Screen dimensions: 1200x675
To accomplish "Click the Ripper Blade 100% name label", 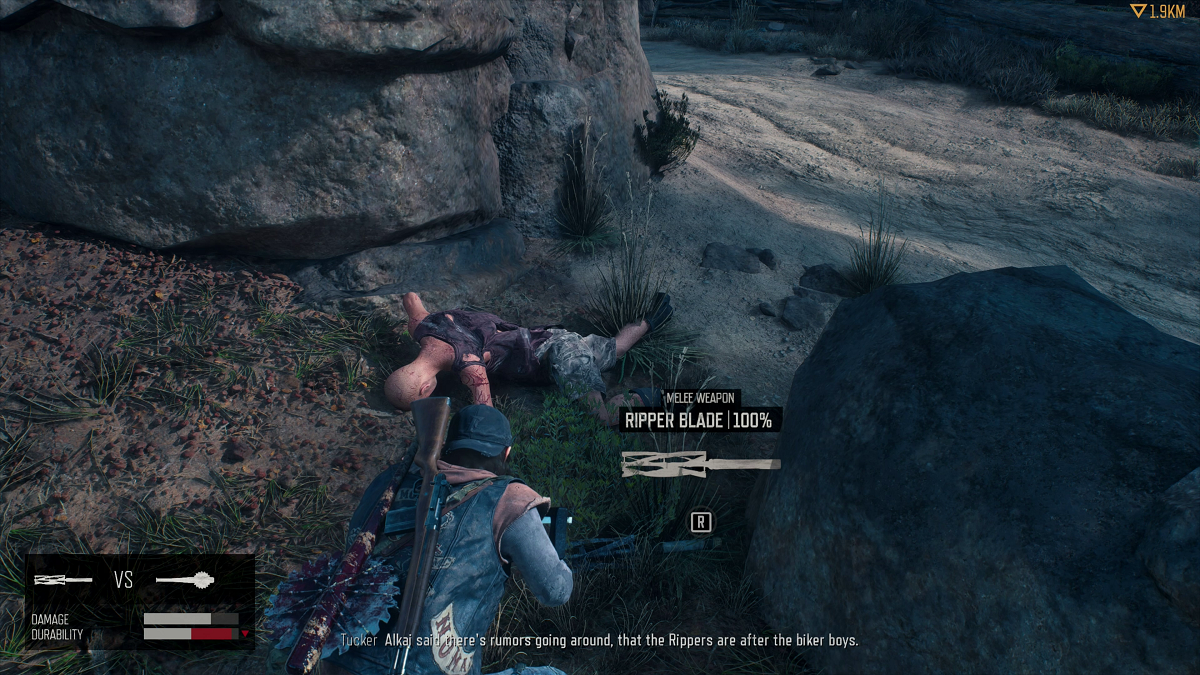I will pos(698,420).
